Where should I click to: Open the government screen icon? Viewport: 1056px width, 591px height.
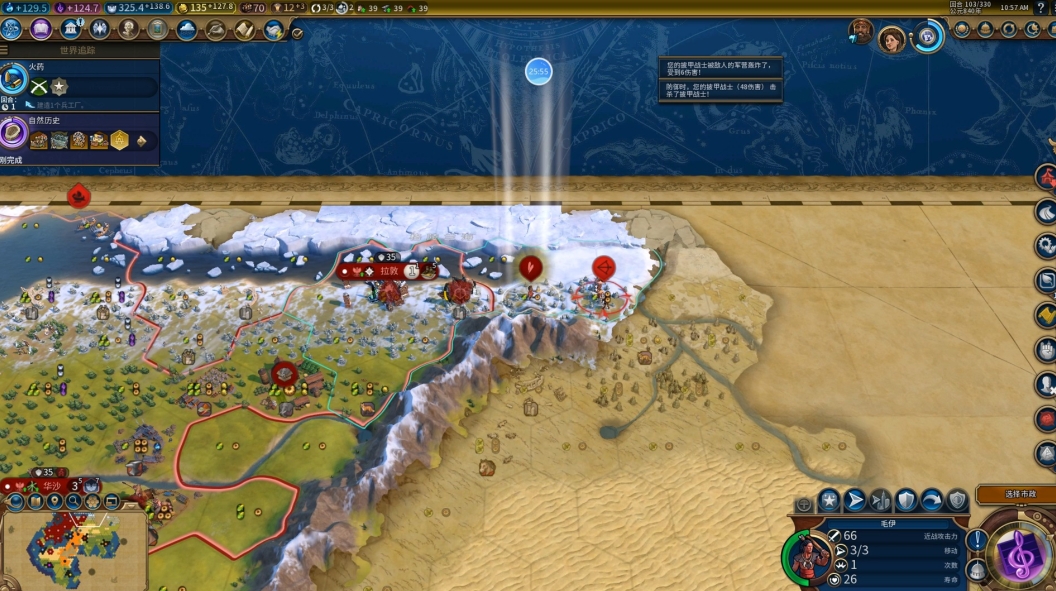coord(70,29)
